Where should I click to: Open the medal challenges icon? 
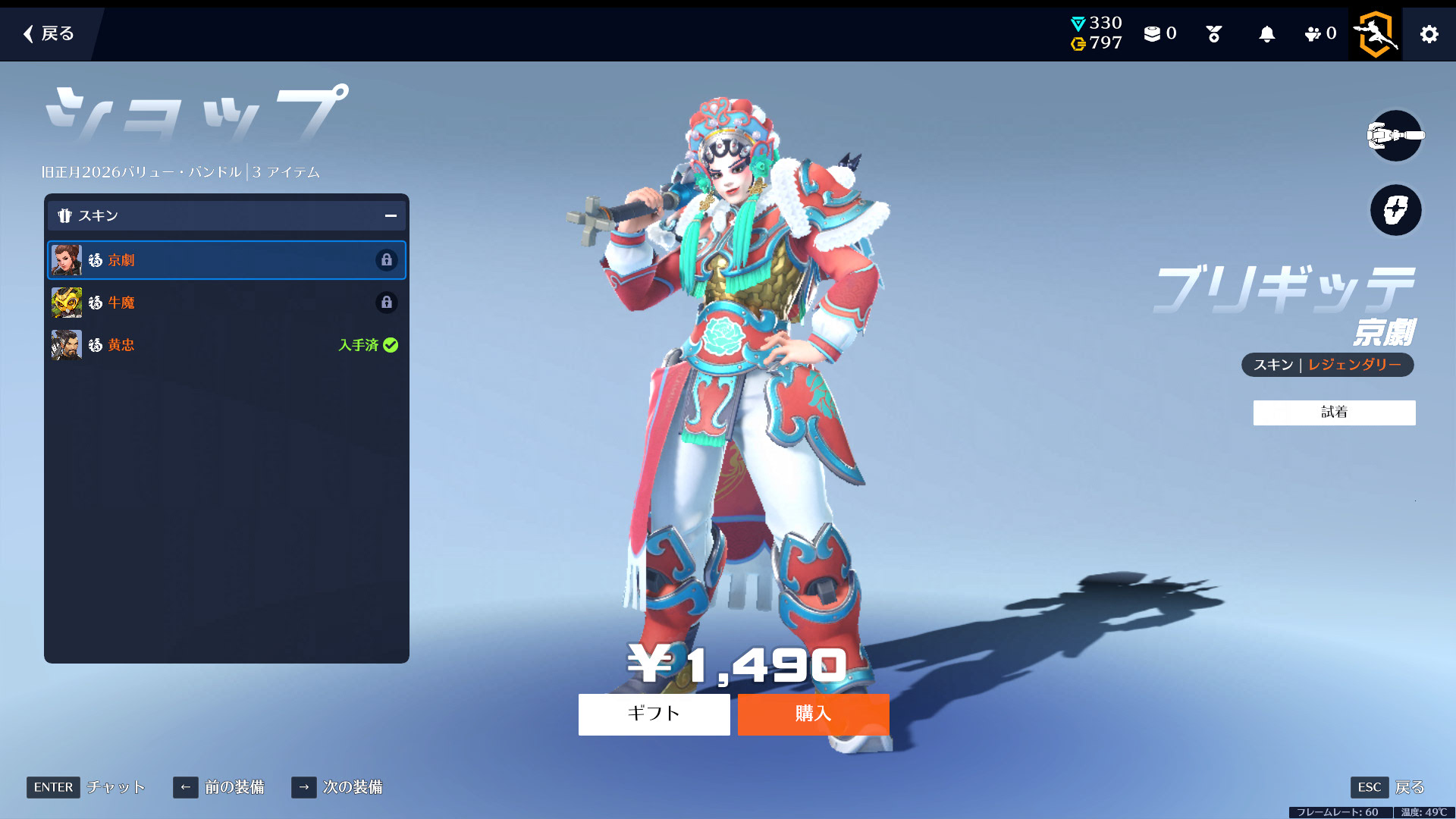[x=1213, y=34]
